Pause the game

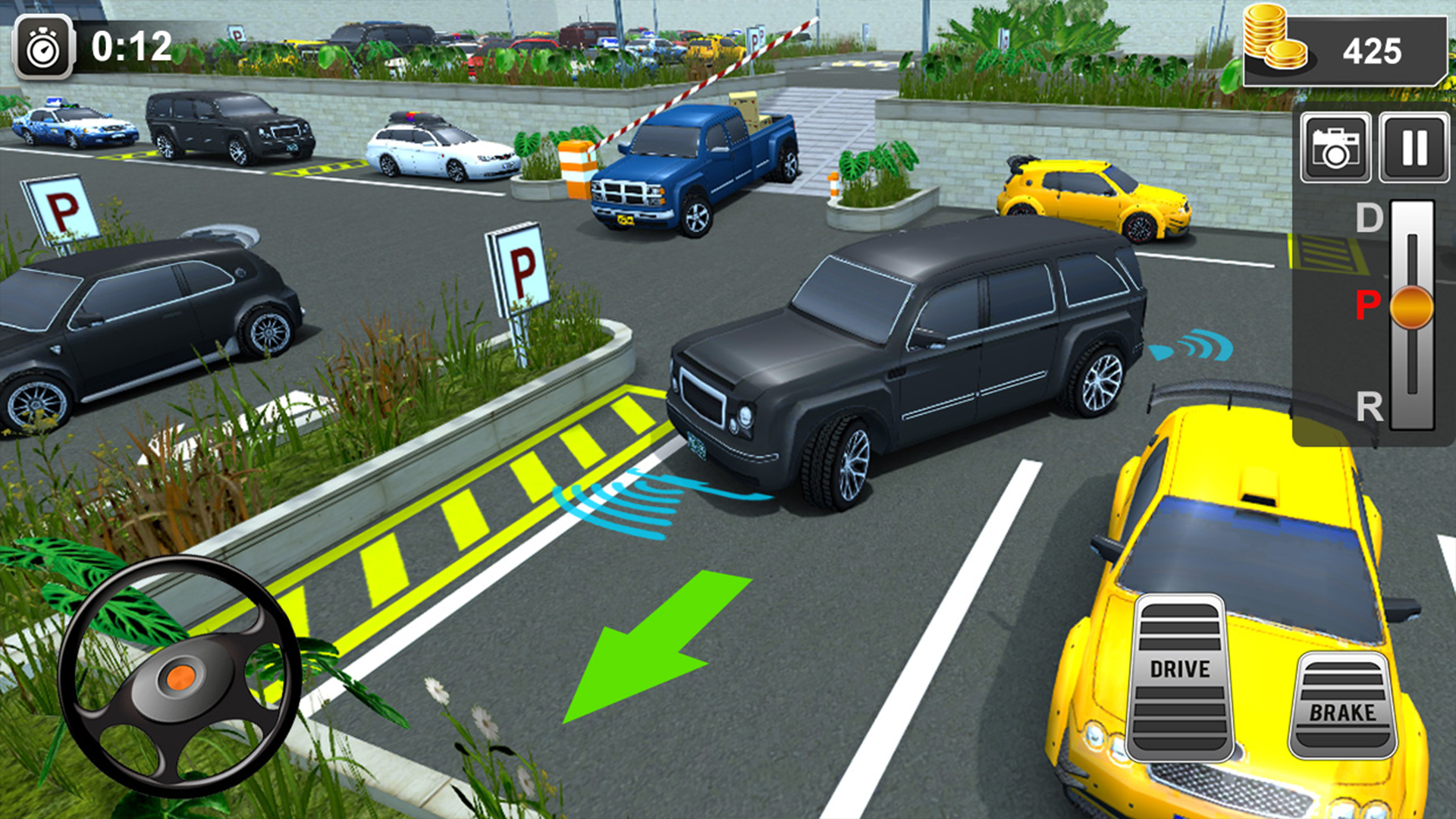click(x=1412, y=148)
